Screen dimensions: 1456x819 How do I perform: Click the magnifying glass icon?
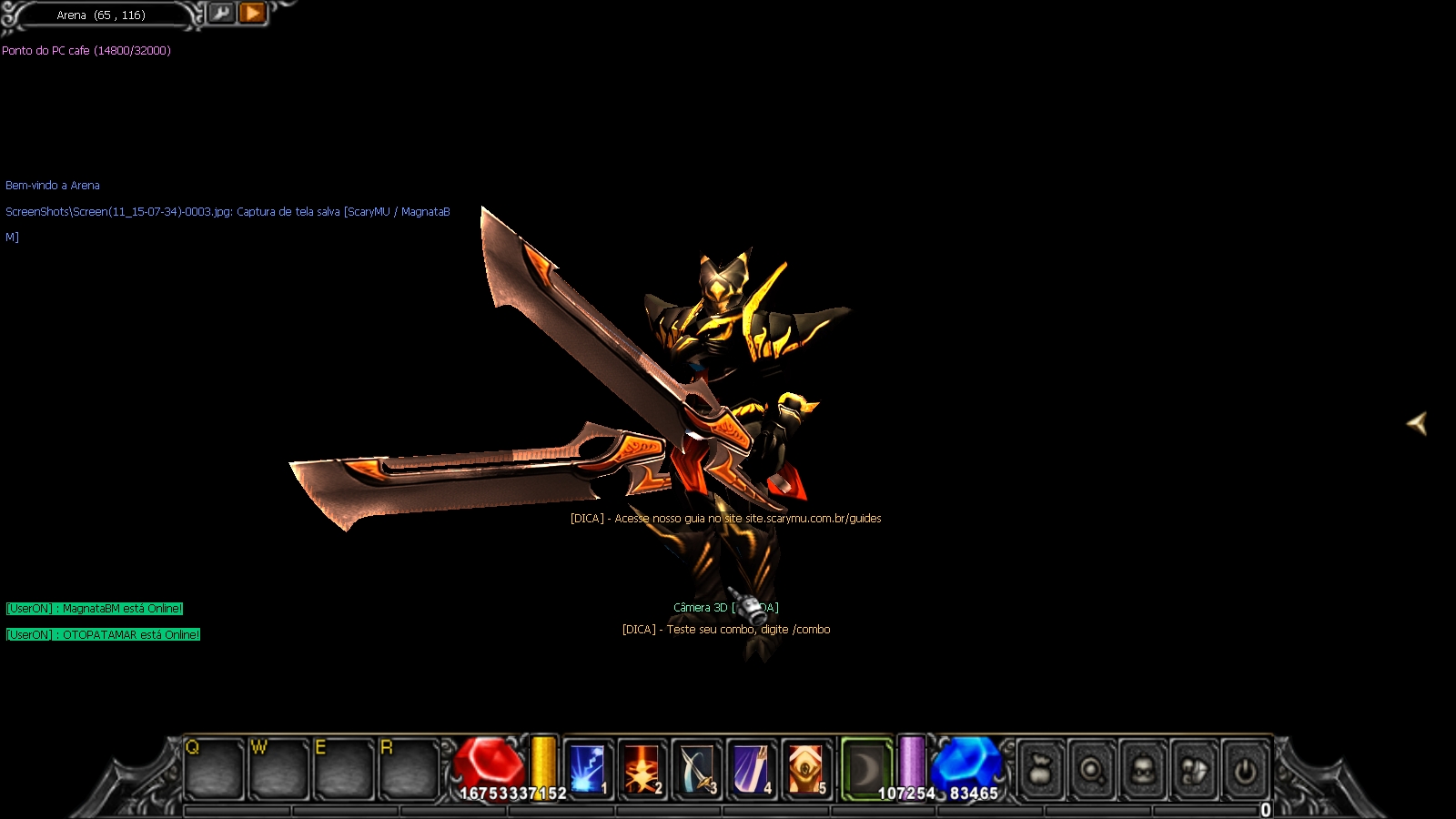pyautogui.click(x=1092, y=771)
